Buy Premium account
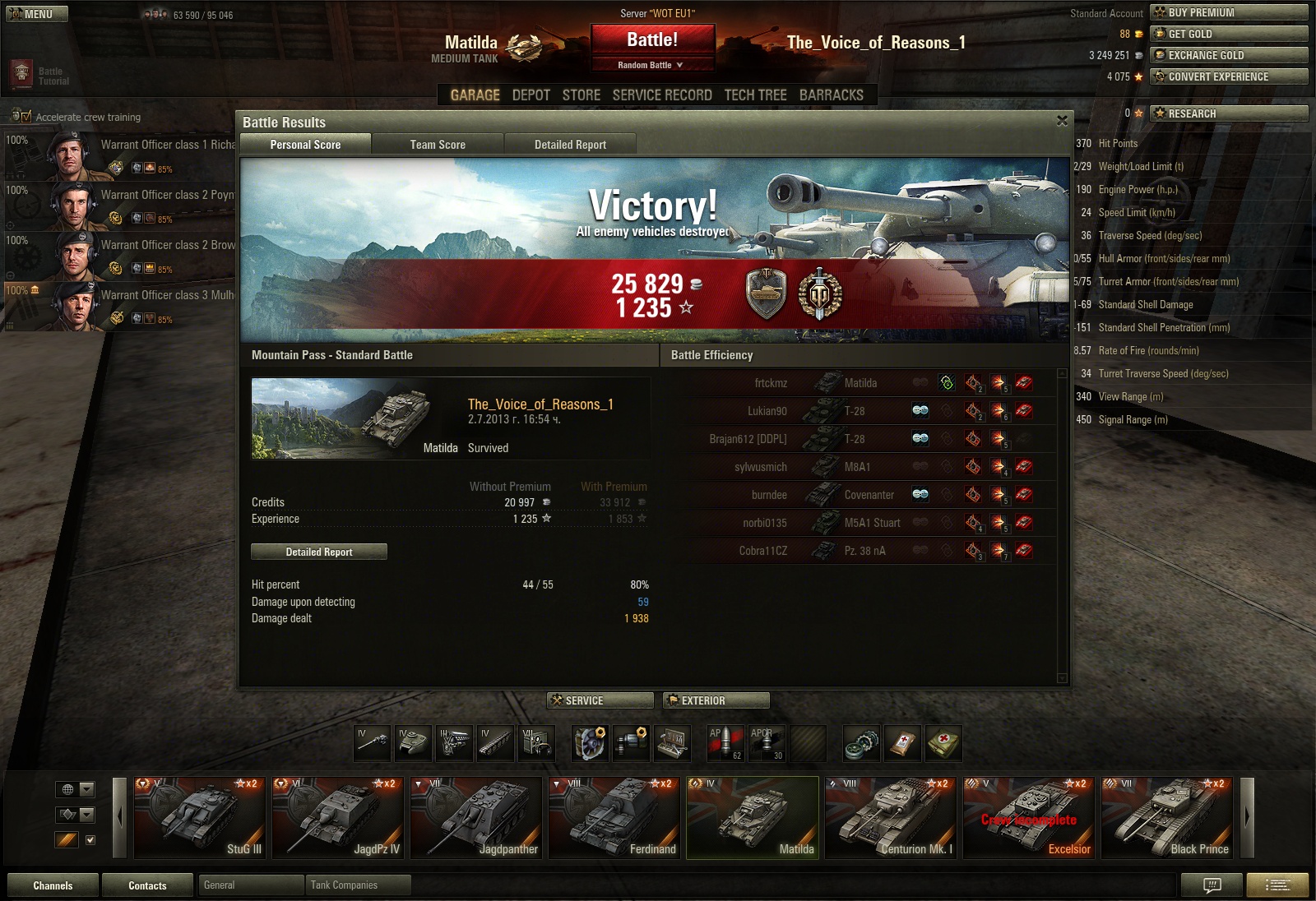 (x=1229, y=12)
